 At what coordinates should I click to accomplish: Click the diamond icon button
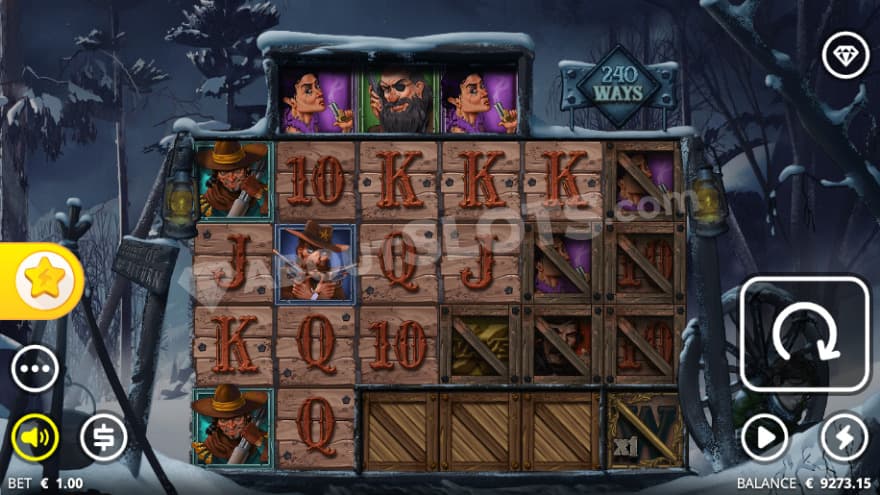(845, 55)
